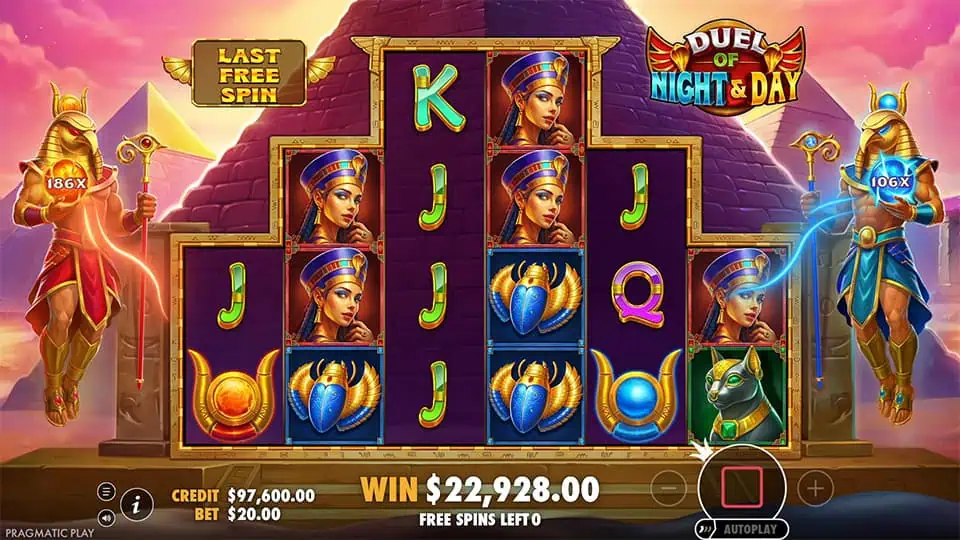Open the hamburger settings menu

click(105, 491)
